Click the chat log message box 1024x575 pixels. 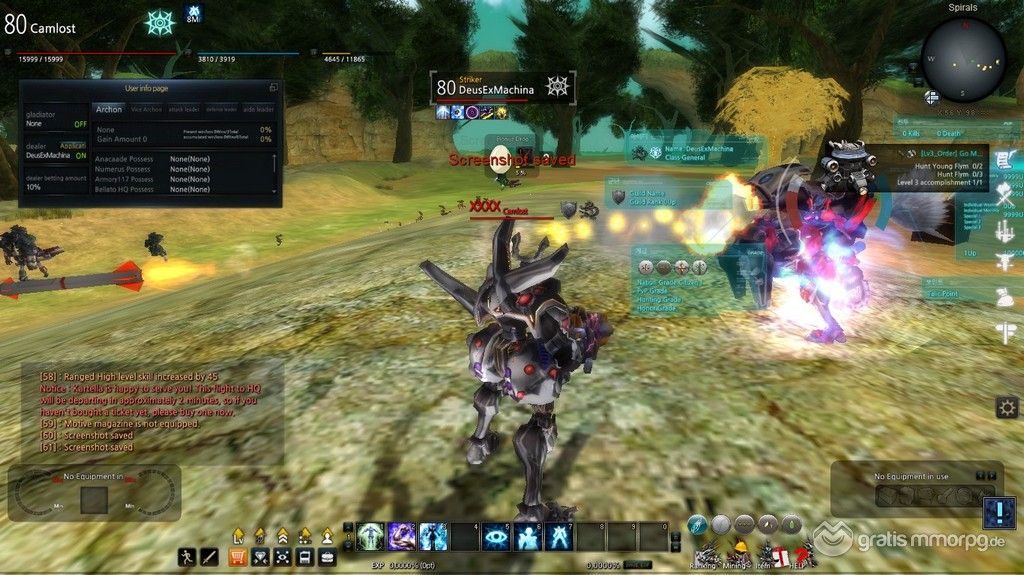point(150,411)
